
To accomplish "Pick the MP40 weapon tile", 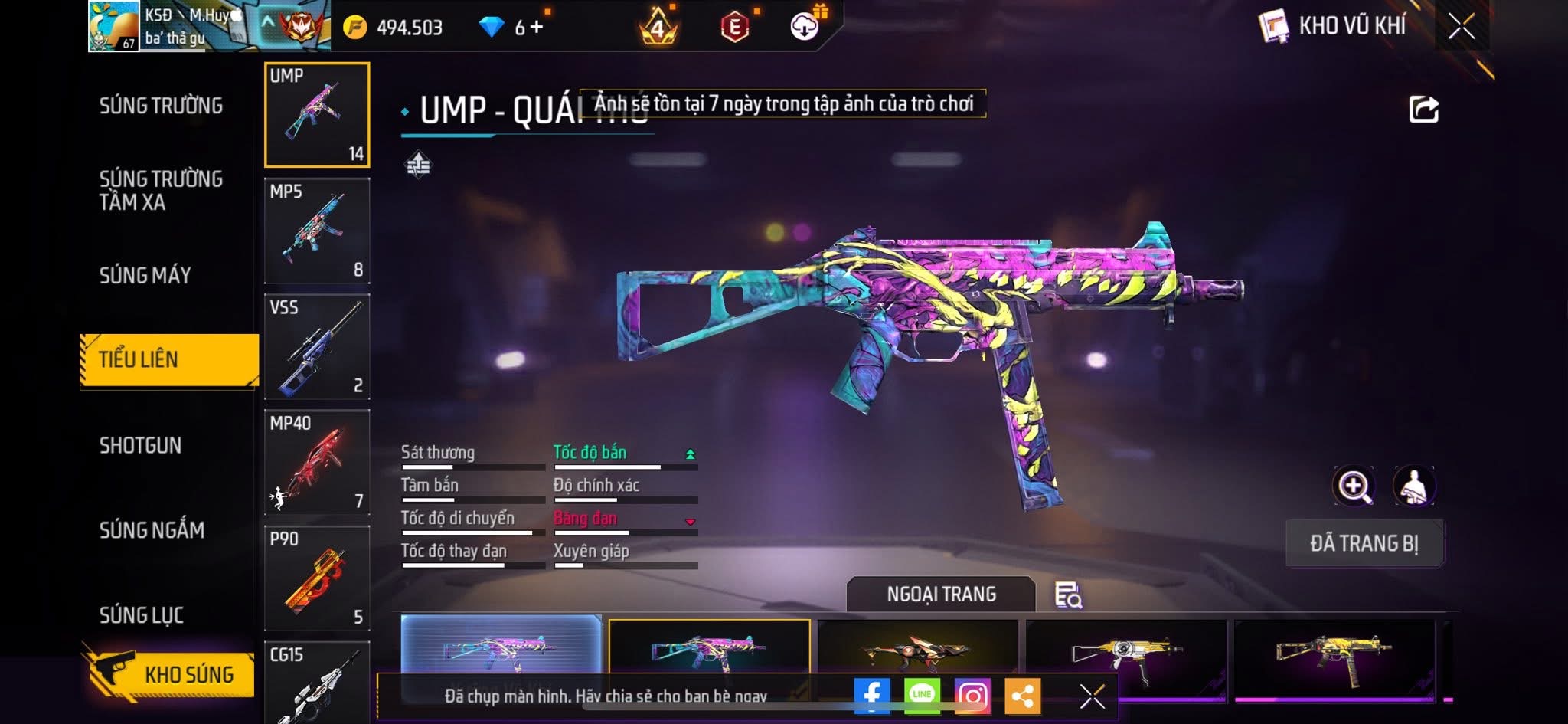I will coord(317,462).
